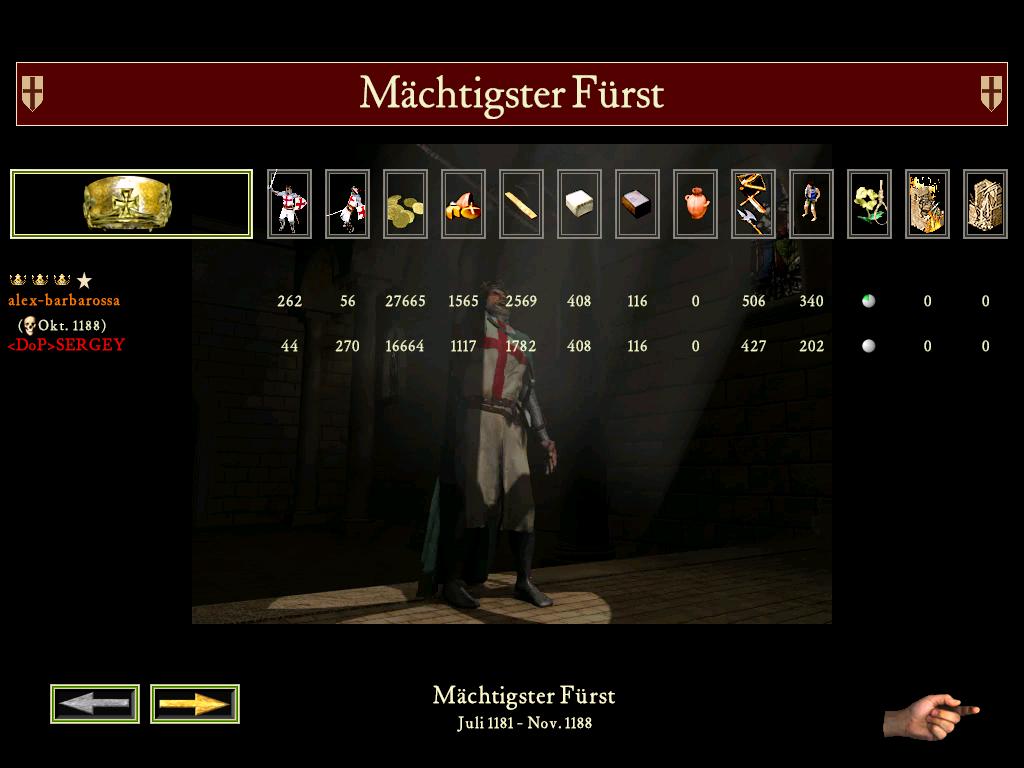Select the wooden plank icon
This screenshot has width=1024, height=768.
[x=521, y=204]
